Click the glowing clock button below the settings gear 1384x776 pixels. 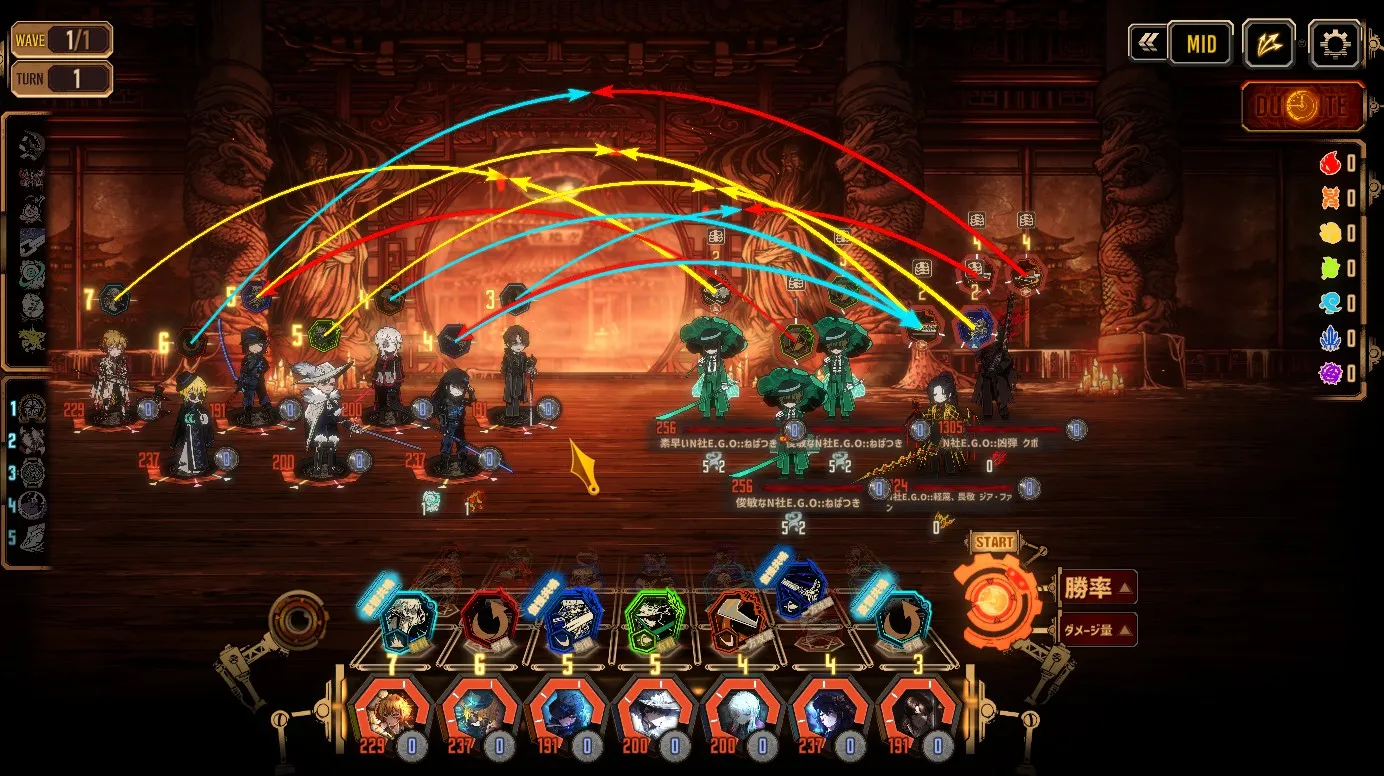click(x=1302, y=107)
